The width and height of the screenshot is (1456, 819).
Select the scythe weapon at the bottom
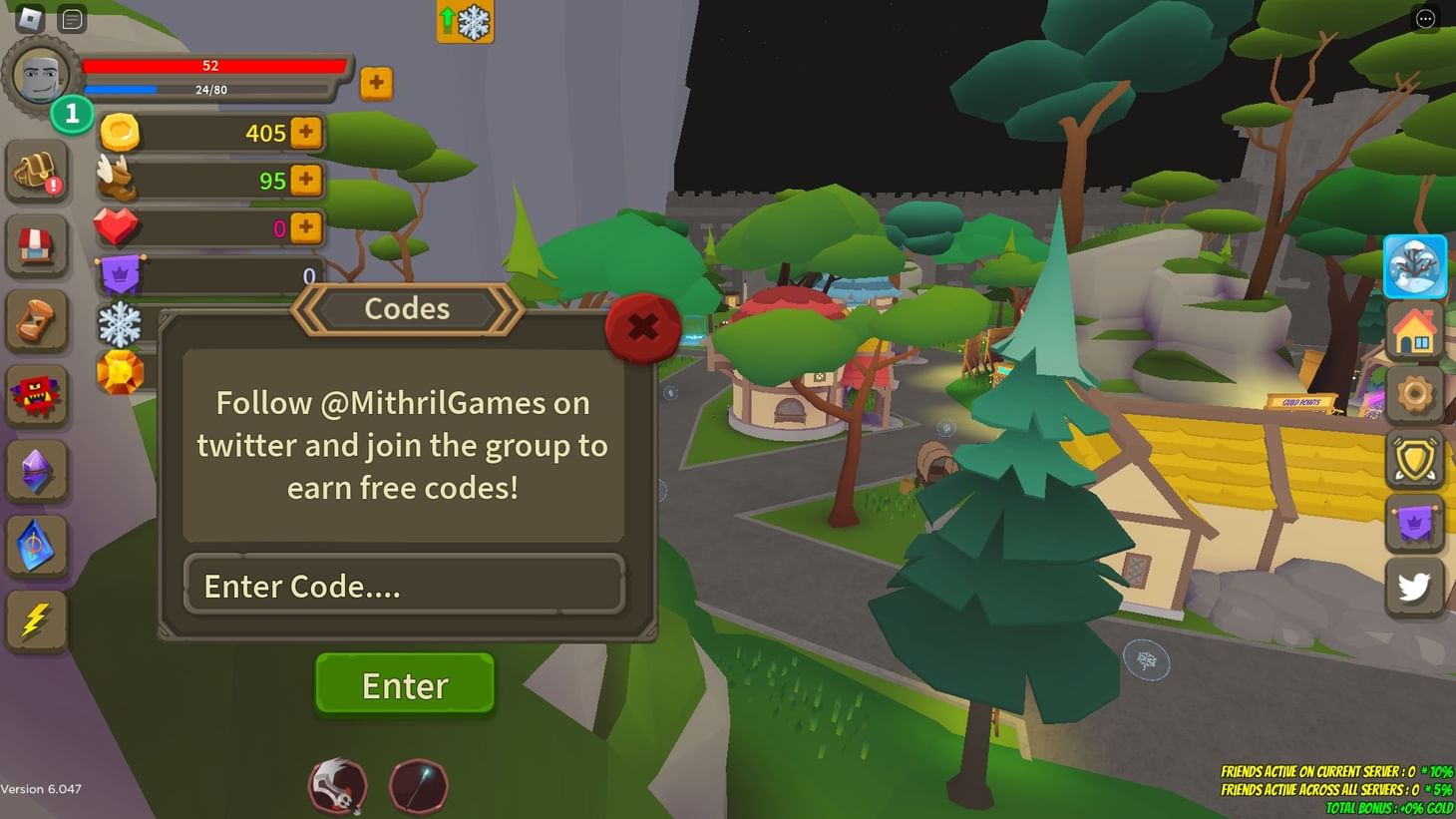[x=338, y=787]
